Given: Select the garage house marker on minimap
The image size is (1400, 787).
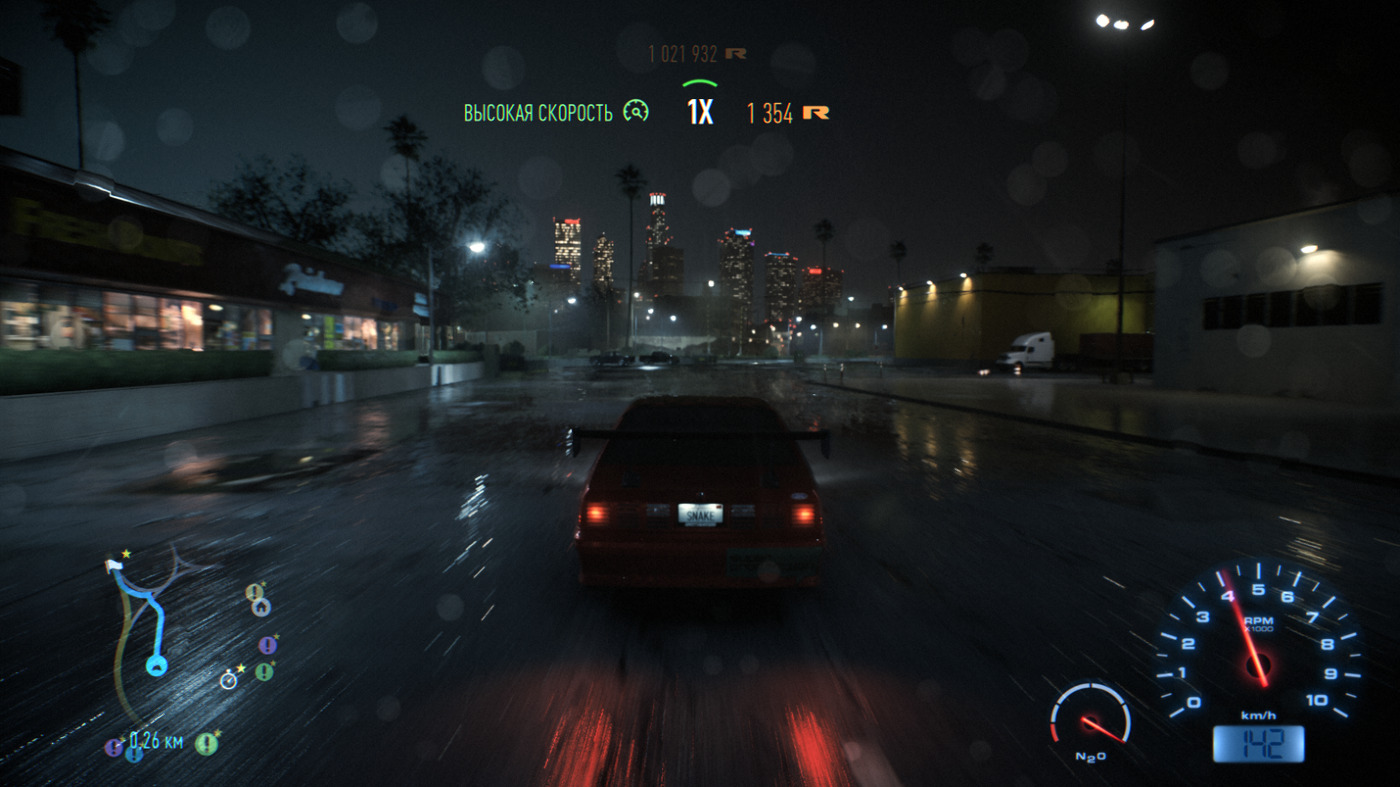Looking at the screenshot, I should 260,607.
